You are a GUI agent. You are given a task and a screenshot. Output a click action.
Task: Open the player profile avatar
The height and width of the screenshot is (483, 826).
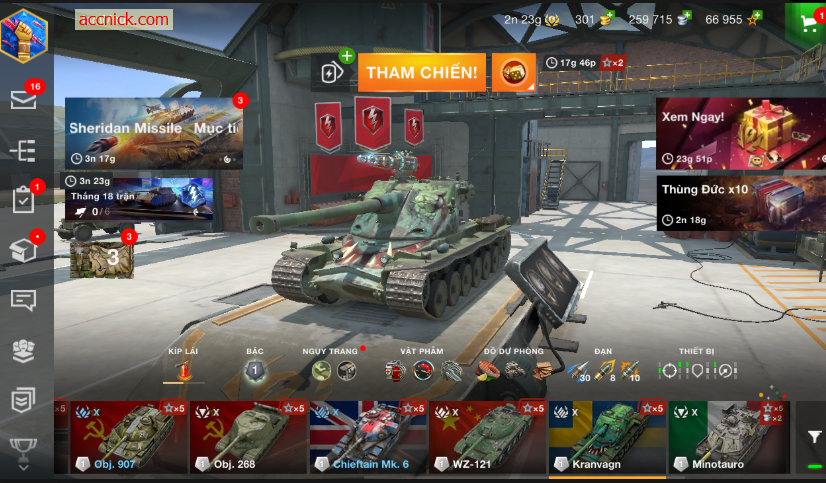click(27, 34)
